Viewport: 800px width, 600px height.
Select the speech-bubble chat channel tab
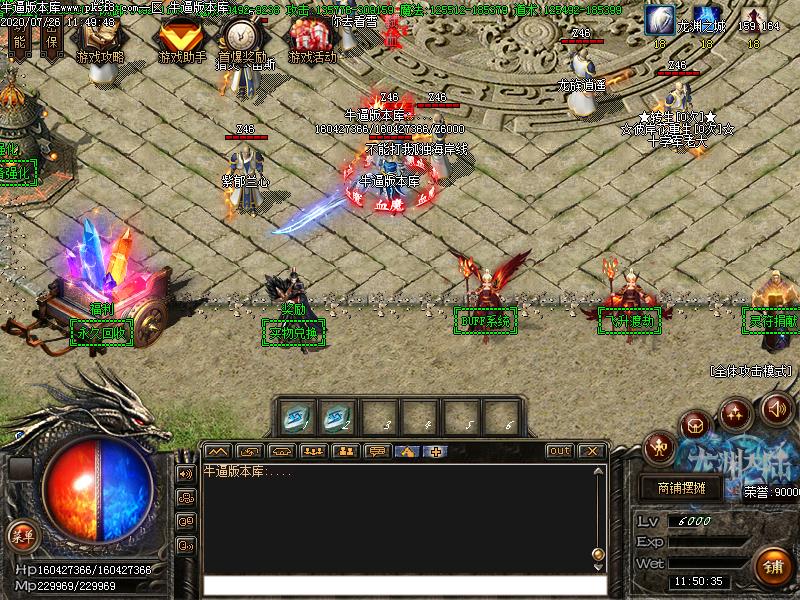[377, 451]
